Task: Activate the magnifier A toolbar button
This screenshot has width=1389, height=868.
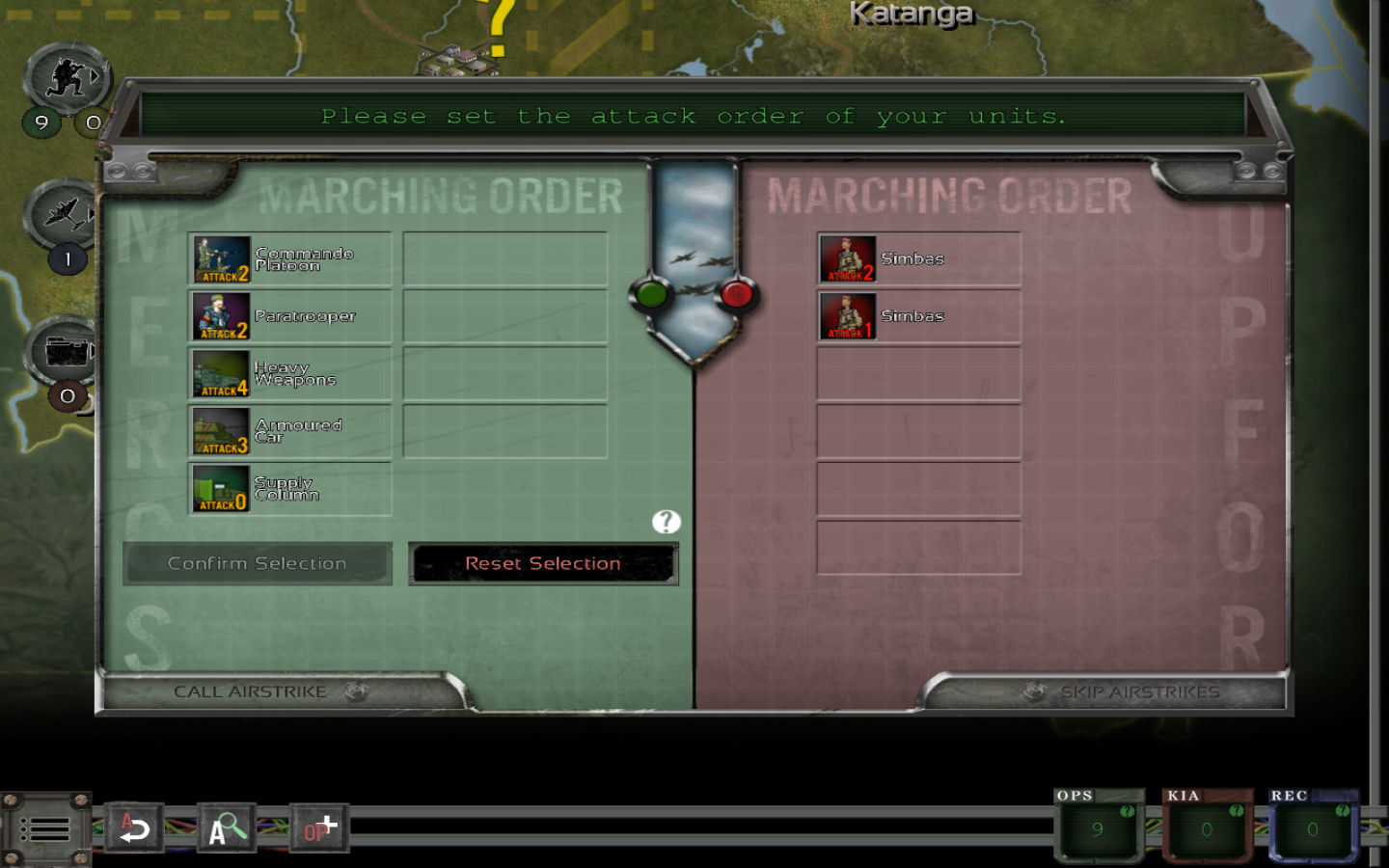Action: [227, 828]
